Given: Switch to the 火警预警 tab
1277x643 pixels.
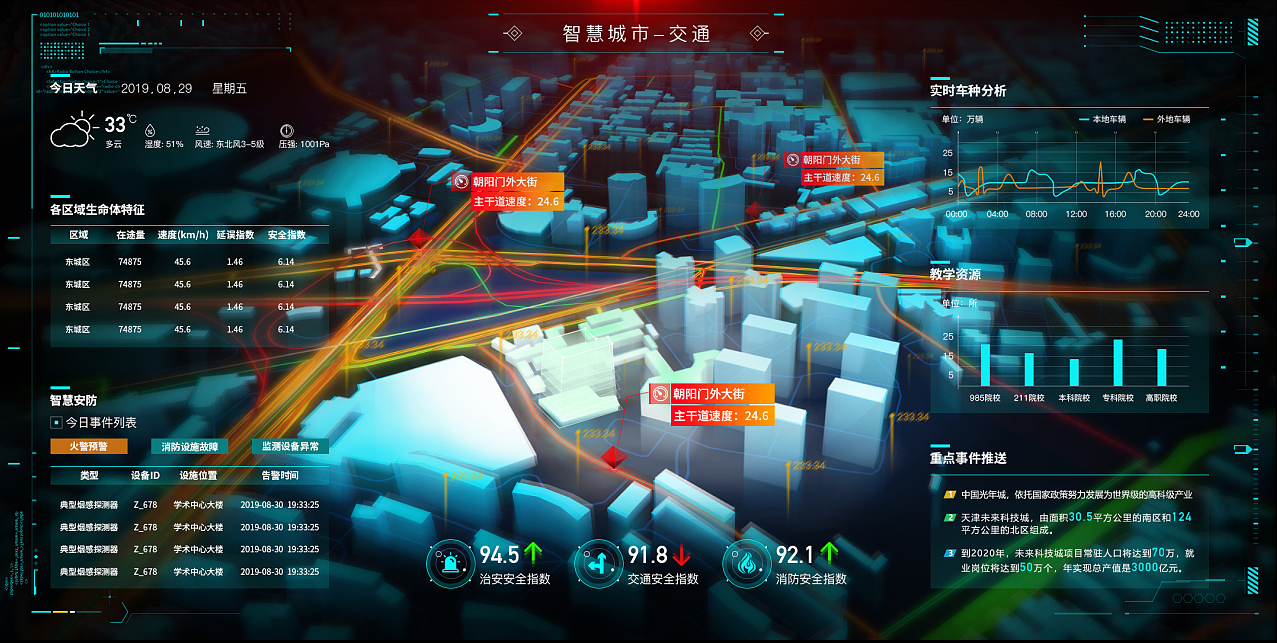Looking at the screenshot, I should (x=89, y=446).
